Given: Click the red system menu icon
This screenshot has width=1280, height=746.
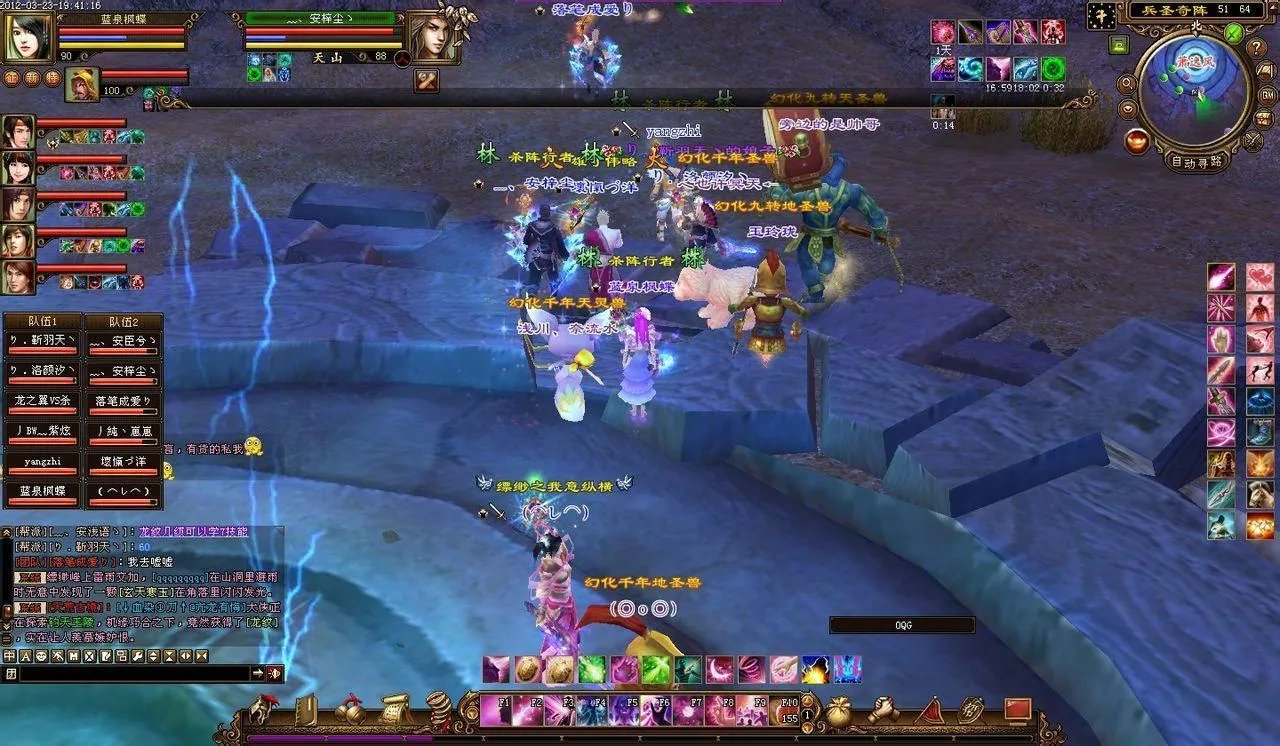Looking at the screenshot, I should tap(1017, 709).
